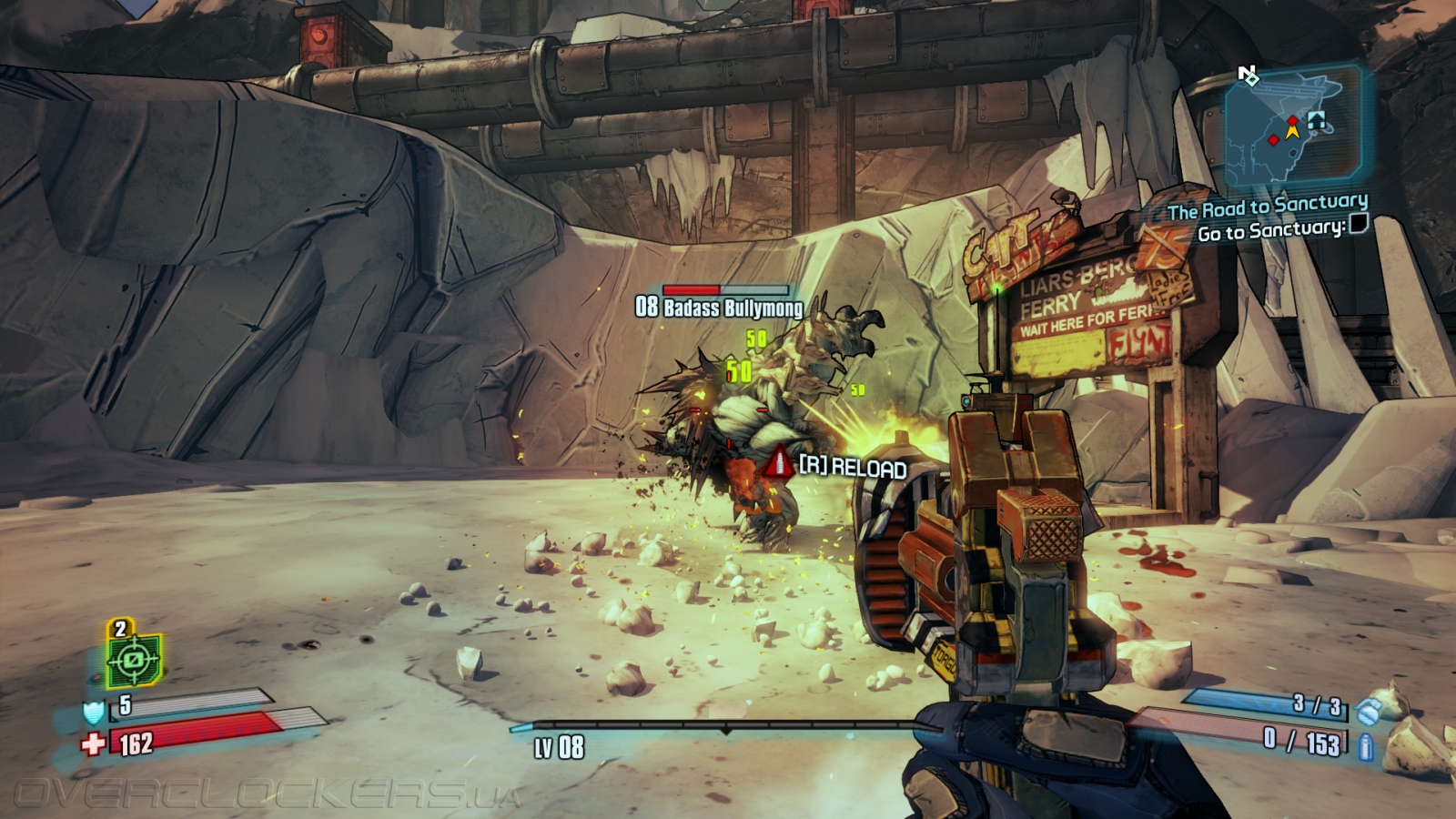Image resolution: width=1456 pixels, height=819 pixels.
Task: Click the shield icon by the shield bar
Action: [x=95, y=711]
